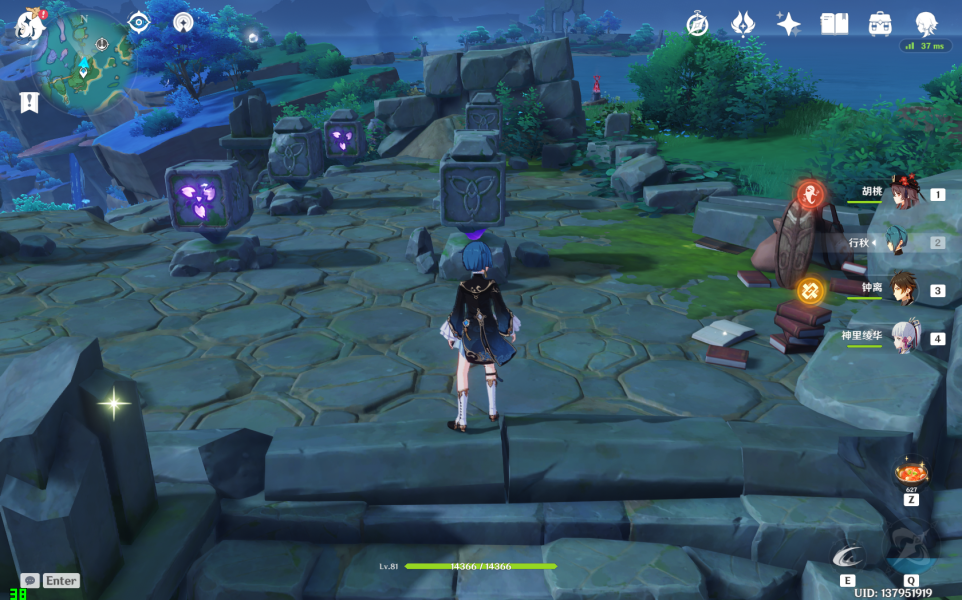The height and width of the screenshot is (600, 962).
Task: Open the backpack inventory
Action: pyautogui.click(x=880, y=24)
